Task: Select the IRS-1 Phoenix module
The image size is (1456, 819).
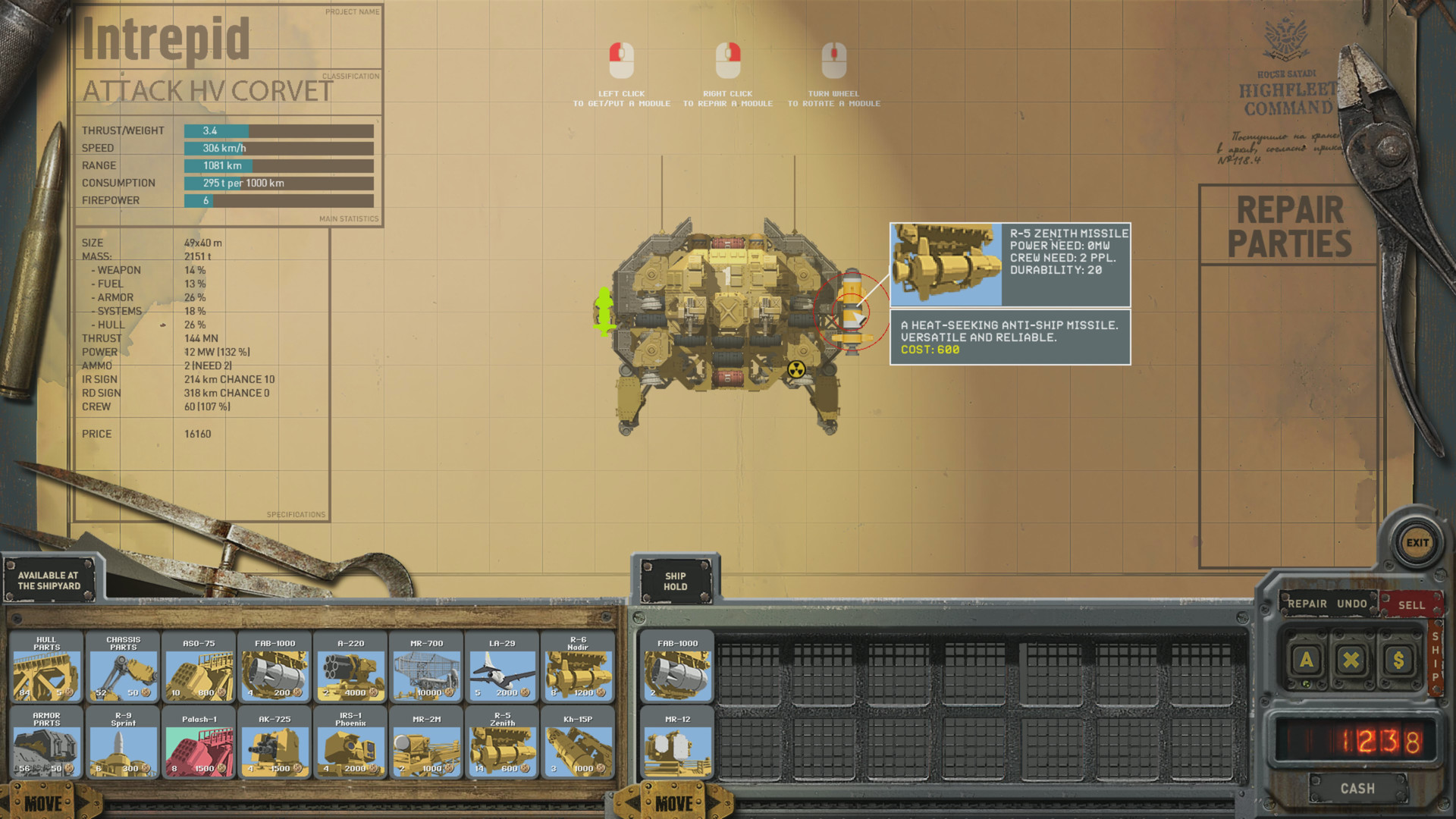Action: pos(350,749)
